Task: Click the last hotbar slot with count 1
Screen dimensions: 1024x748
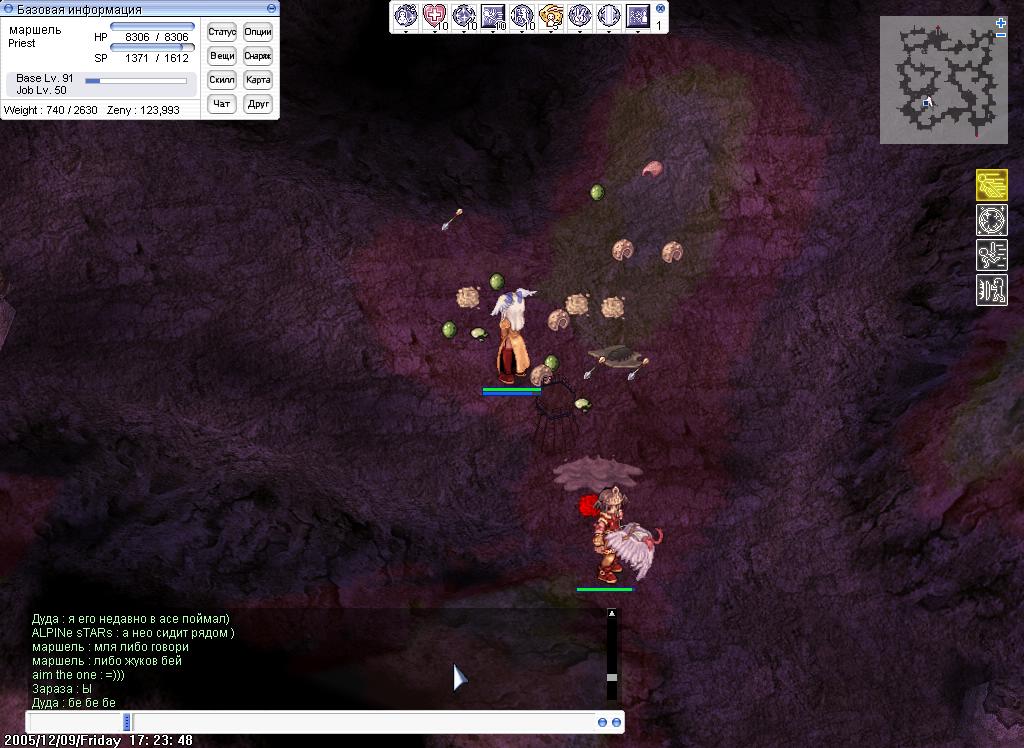Action: pyautogui.click(x=638, y=15)
